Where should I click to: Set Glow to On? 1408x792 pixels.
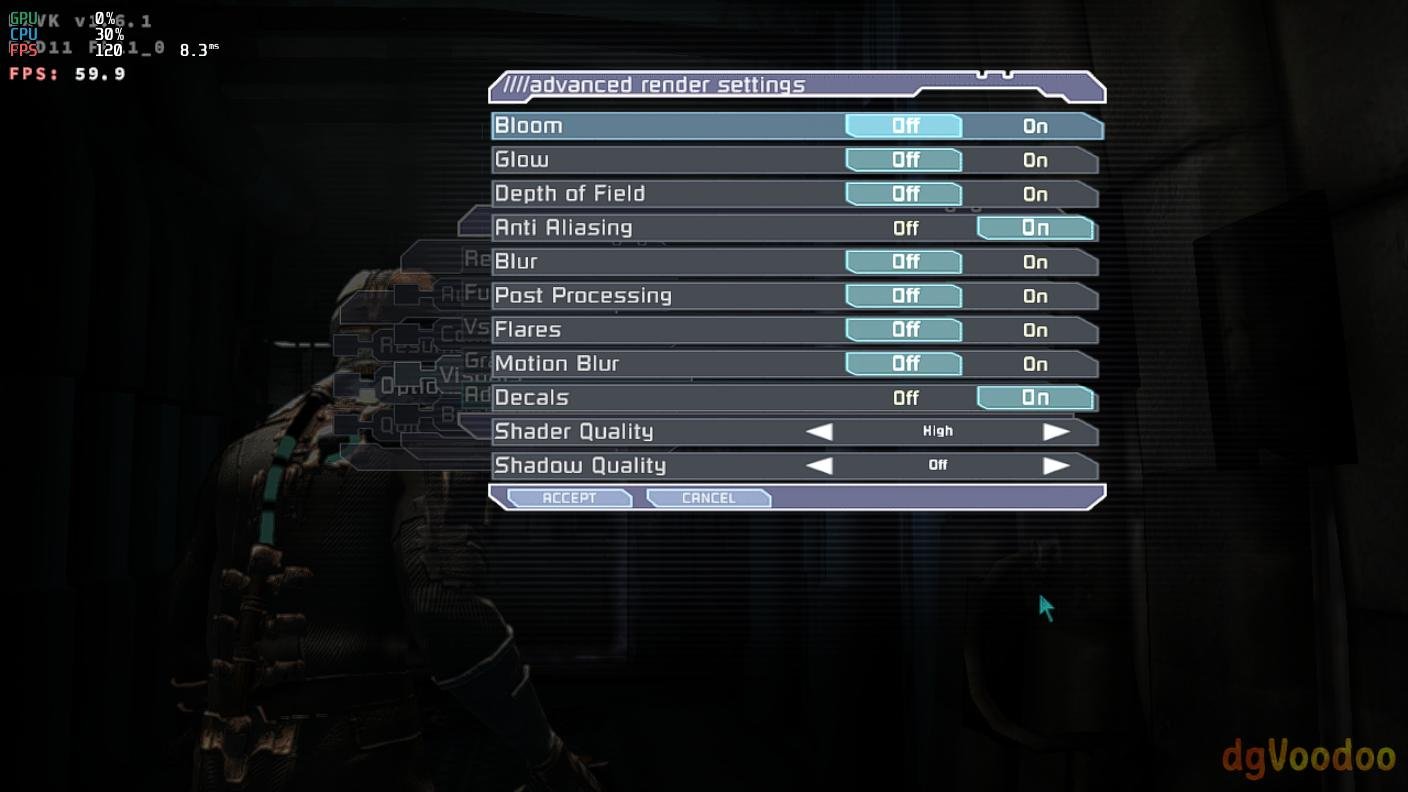[1035, 160]
